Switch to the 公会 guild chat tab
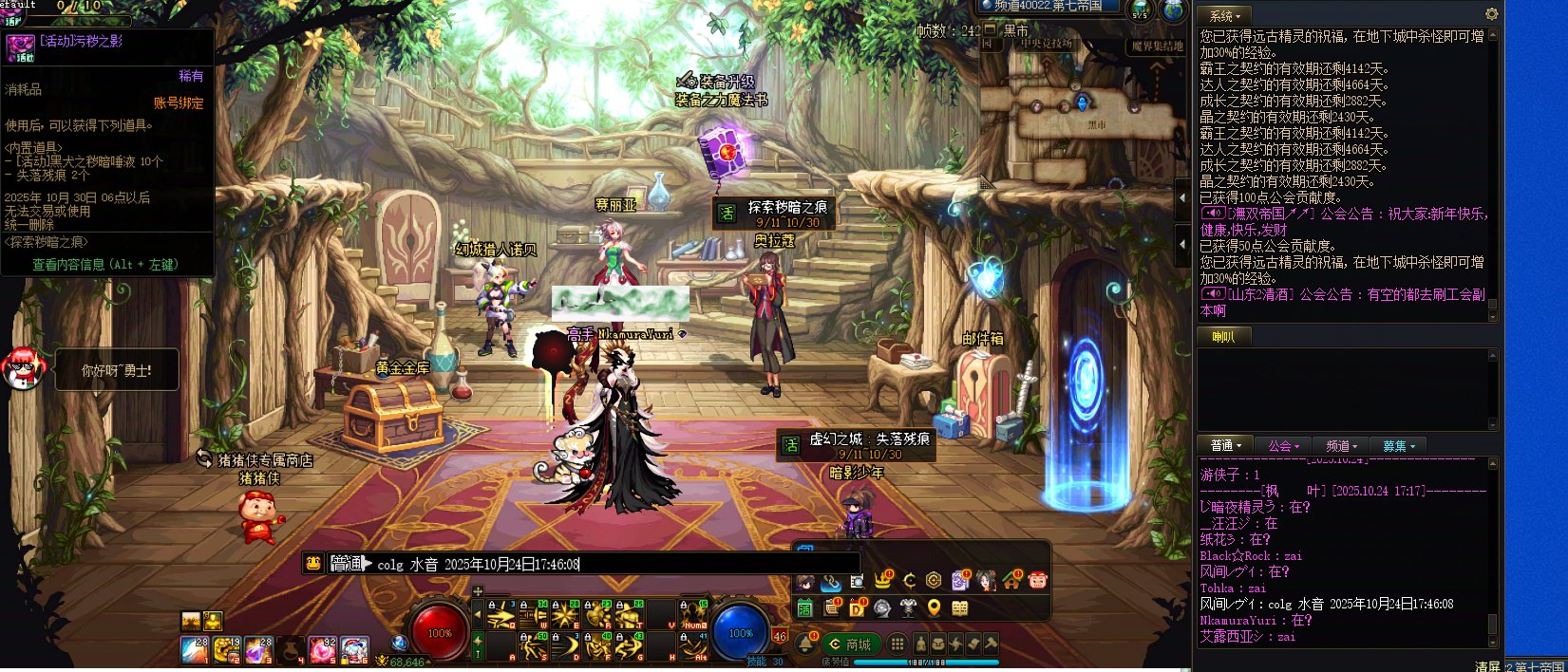The width and height of the screenshot is (1568, 672). point(1282,446)
